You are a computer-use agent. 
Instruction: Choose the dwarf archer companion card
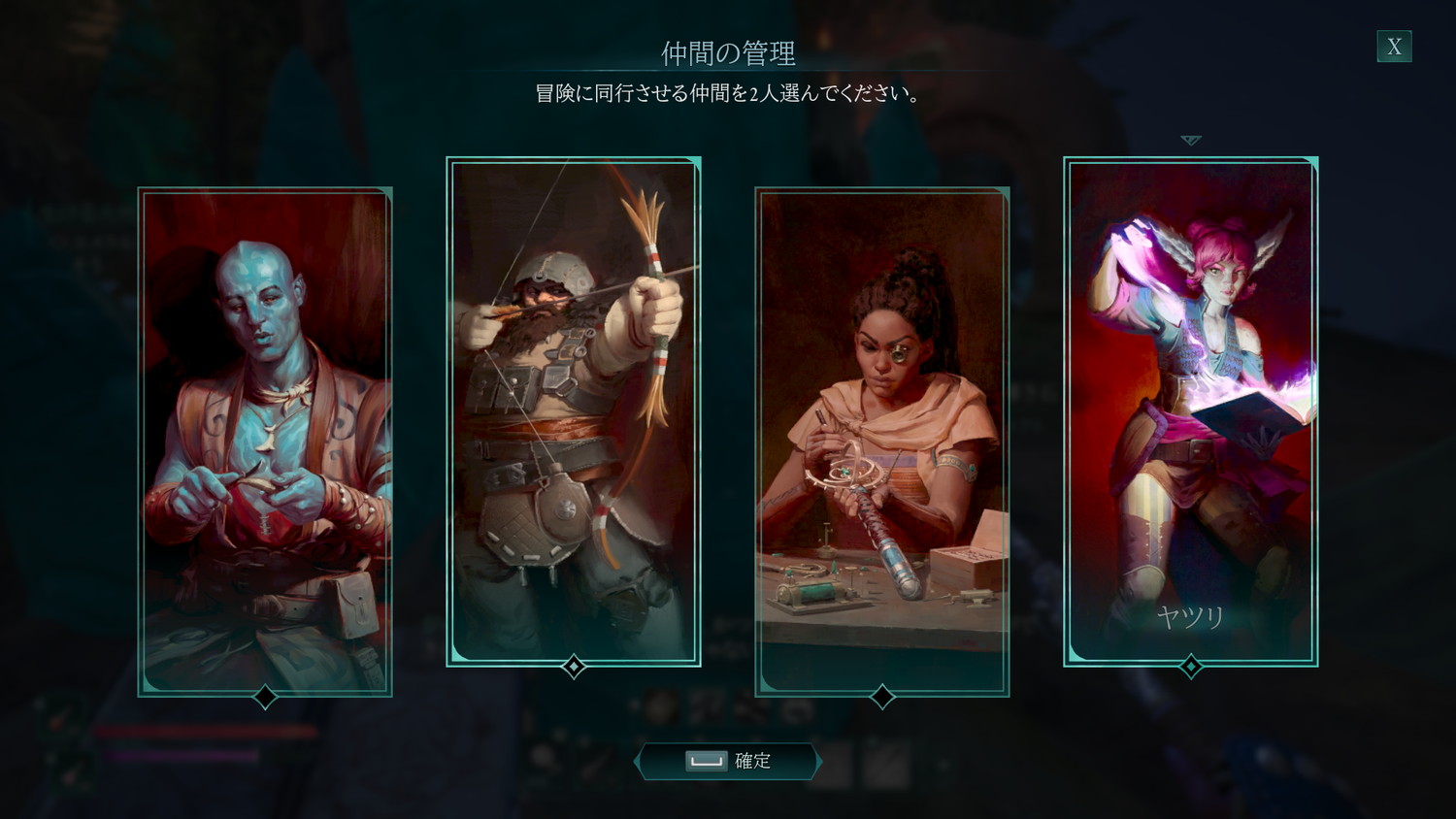tap(574, 411)
